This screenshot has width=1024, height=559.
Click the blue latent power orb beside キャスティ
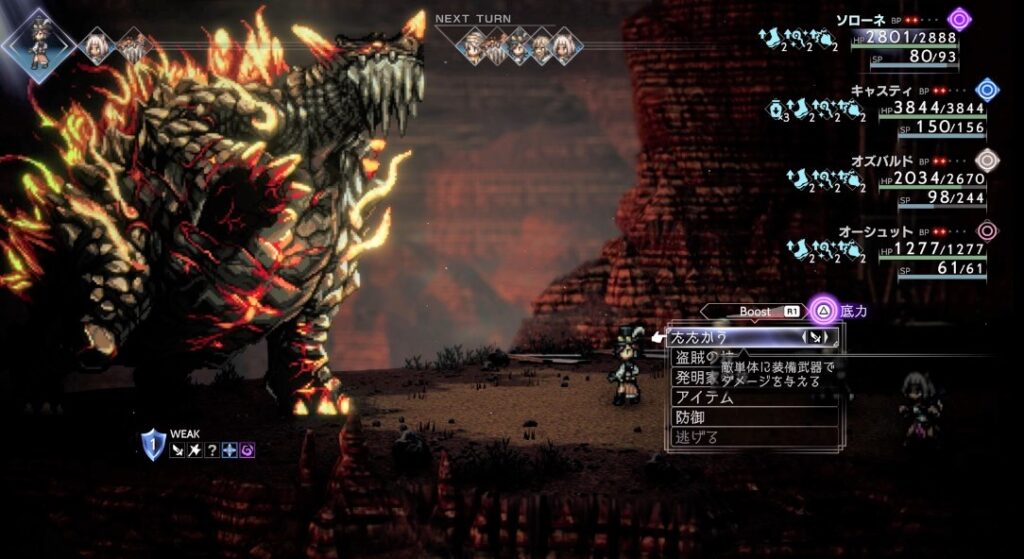pos(987,90)
